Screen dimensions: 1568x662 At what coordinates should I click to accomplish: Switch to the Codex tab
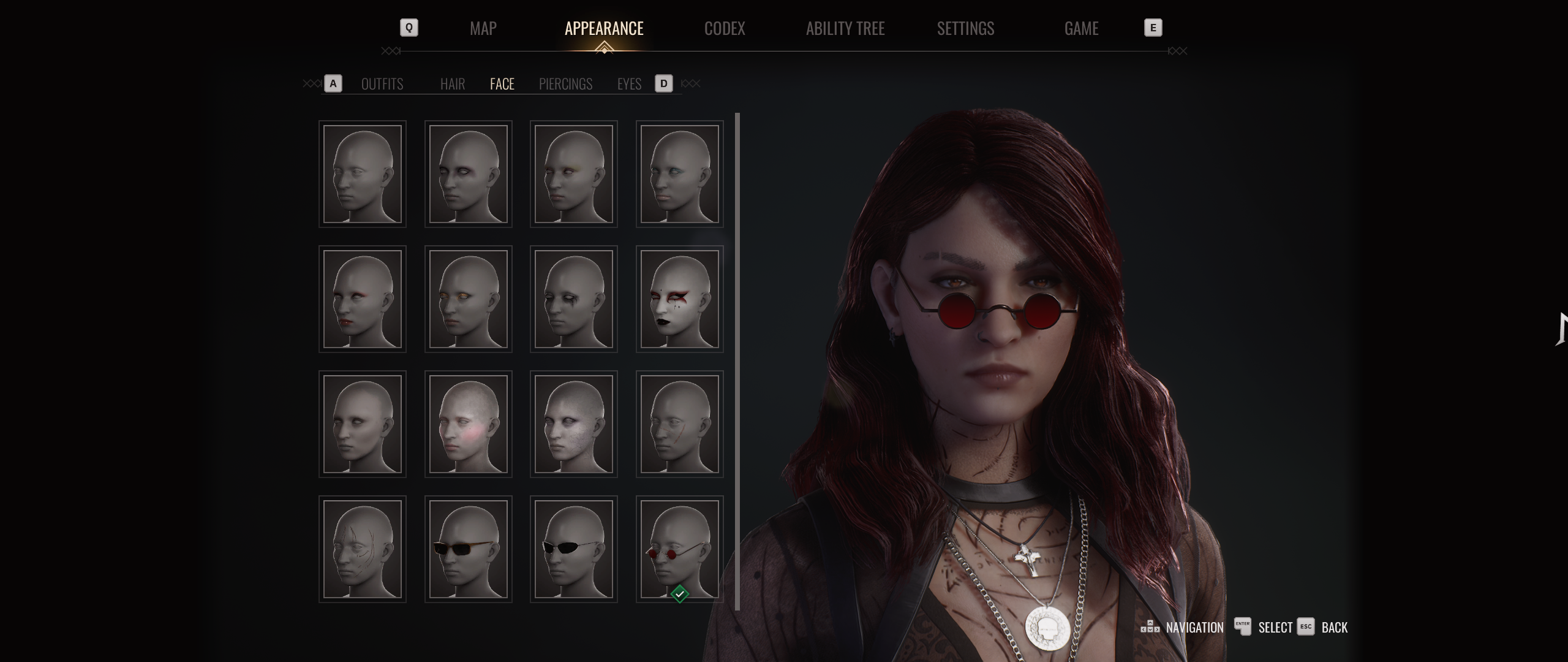(x=725, y=28)
